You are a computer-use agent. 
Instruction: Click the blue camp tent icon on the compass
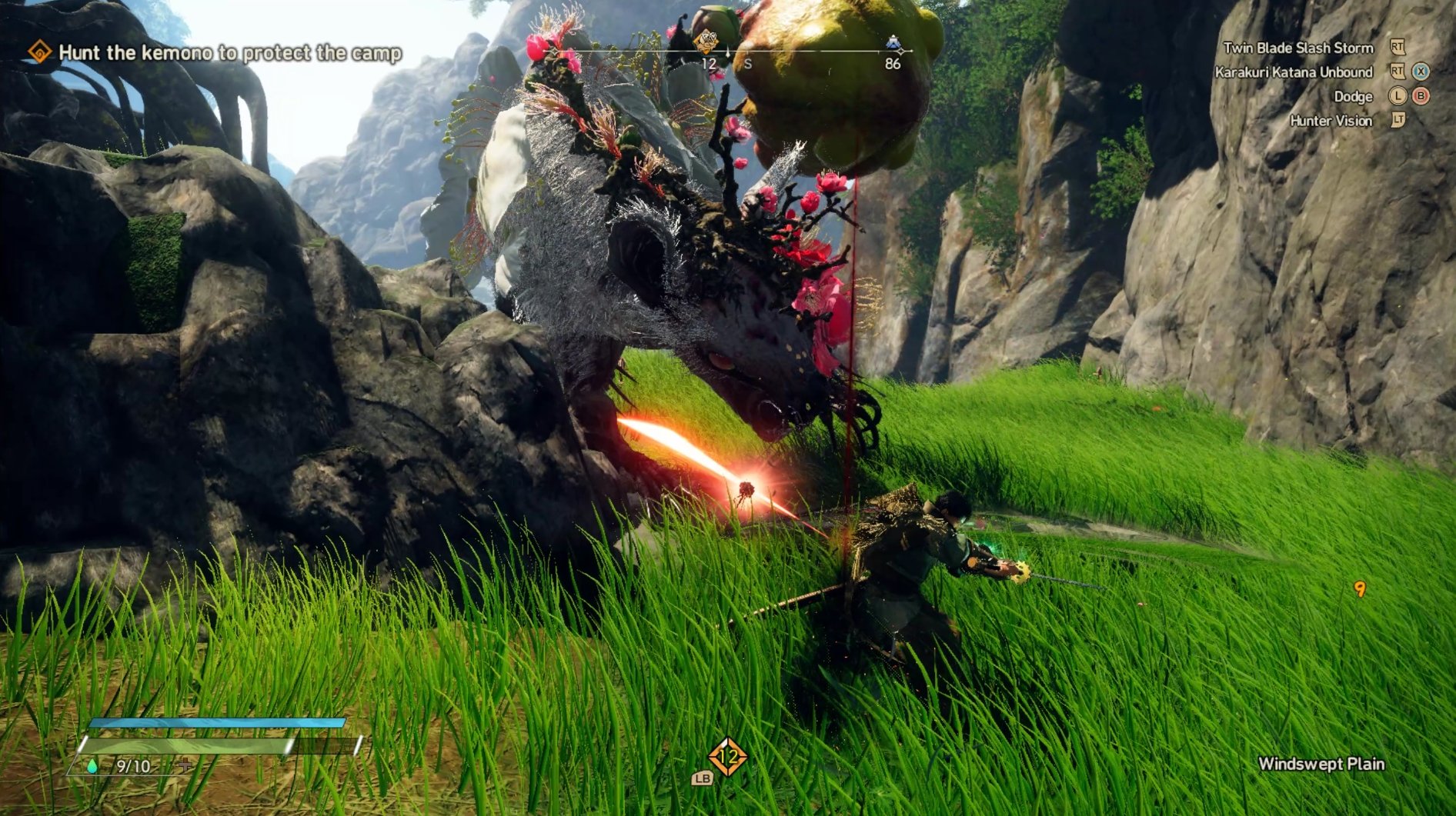pyautogui.click(x=893, y=42)
